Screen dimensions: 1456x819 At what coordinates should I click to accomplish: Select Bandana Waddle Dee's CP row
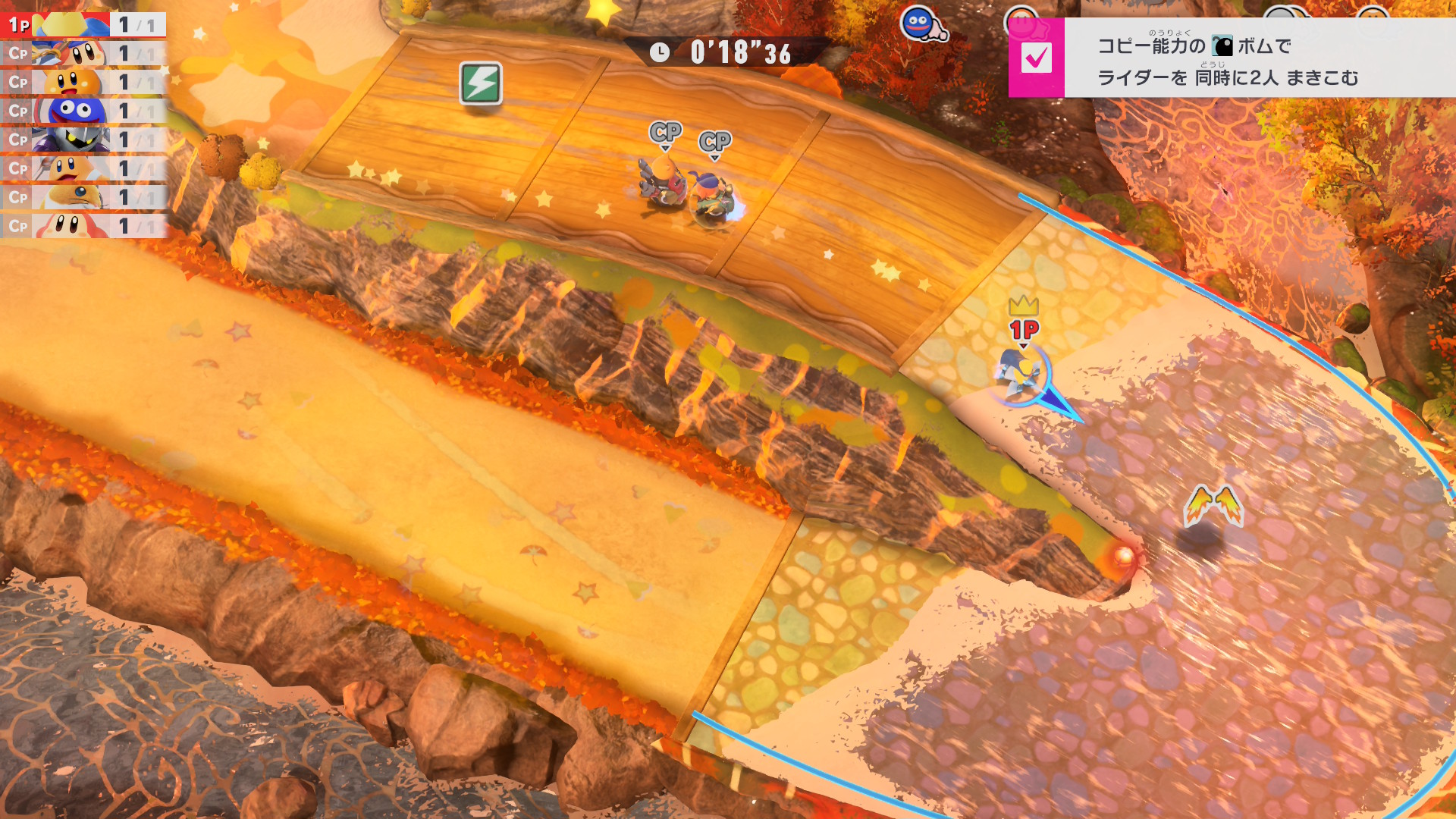(83, 54)
